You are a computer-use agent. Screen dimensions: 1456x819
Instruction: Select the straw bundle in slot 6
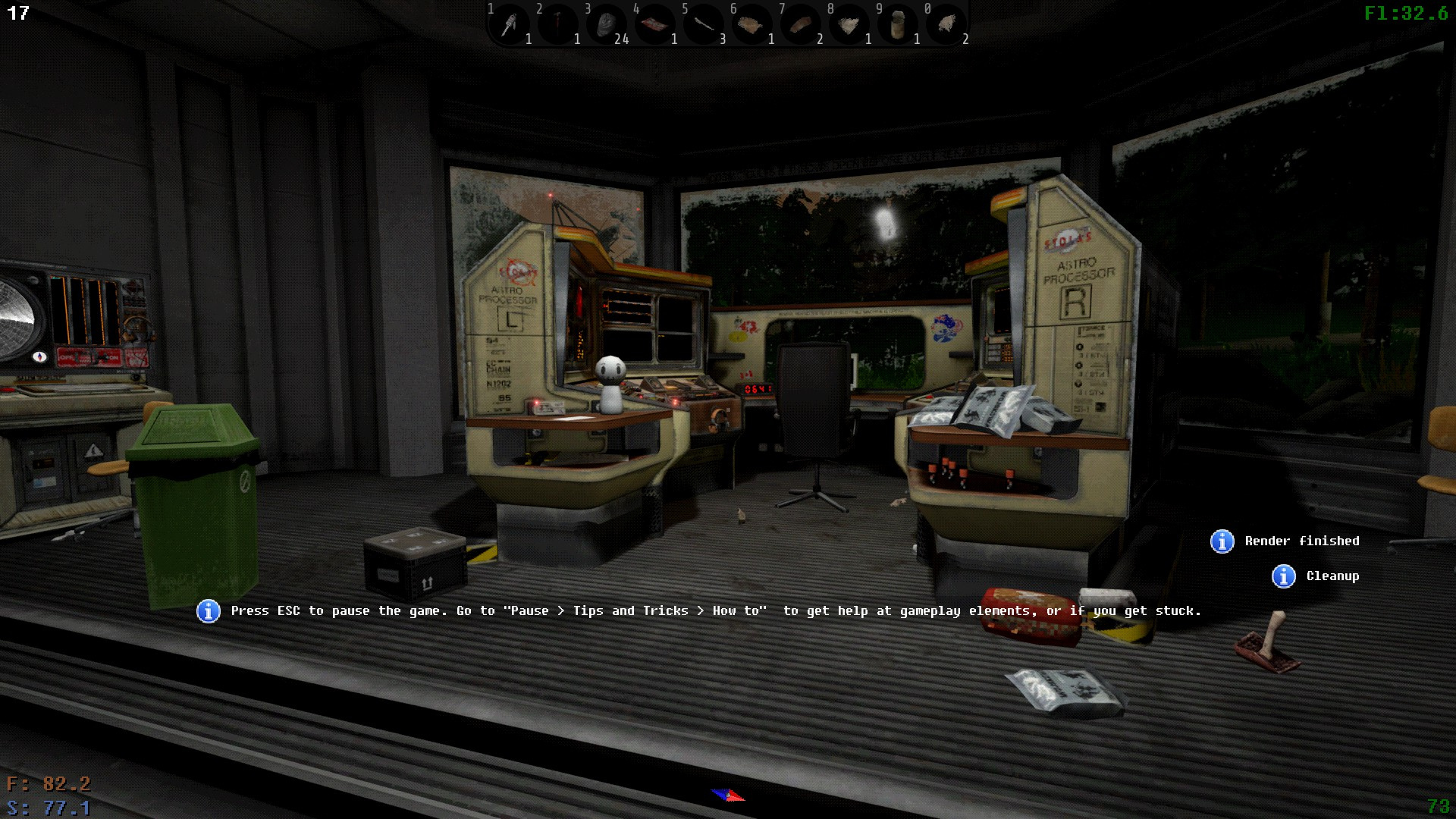click(752, 25)
